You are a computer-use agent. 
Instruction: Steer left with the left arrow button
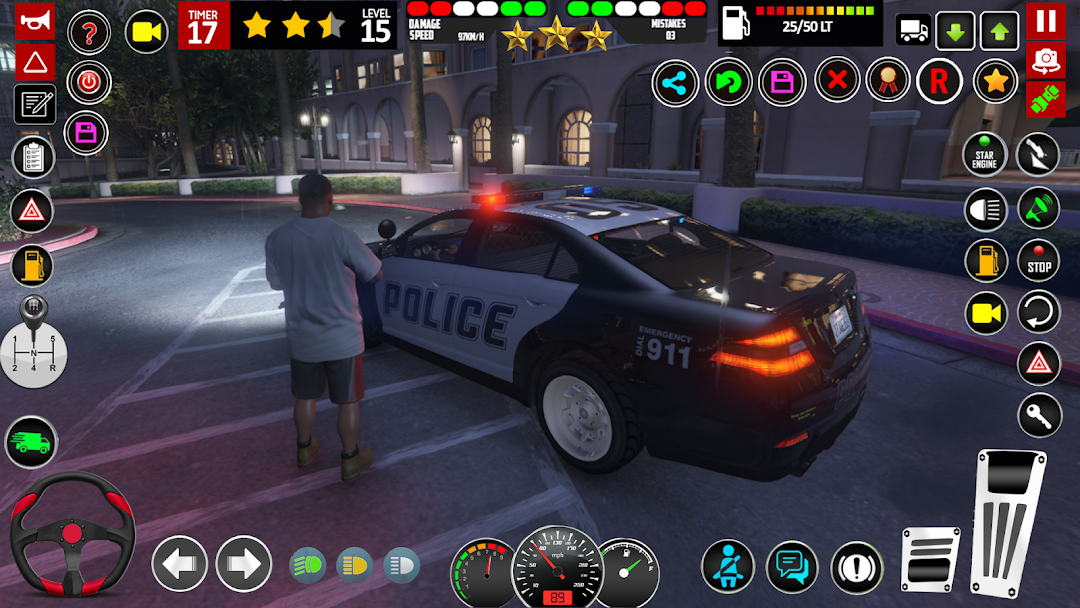click(180, 564)
